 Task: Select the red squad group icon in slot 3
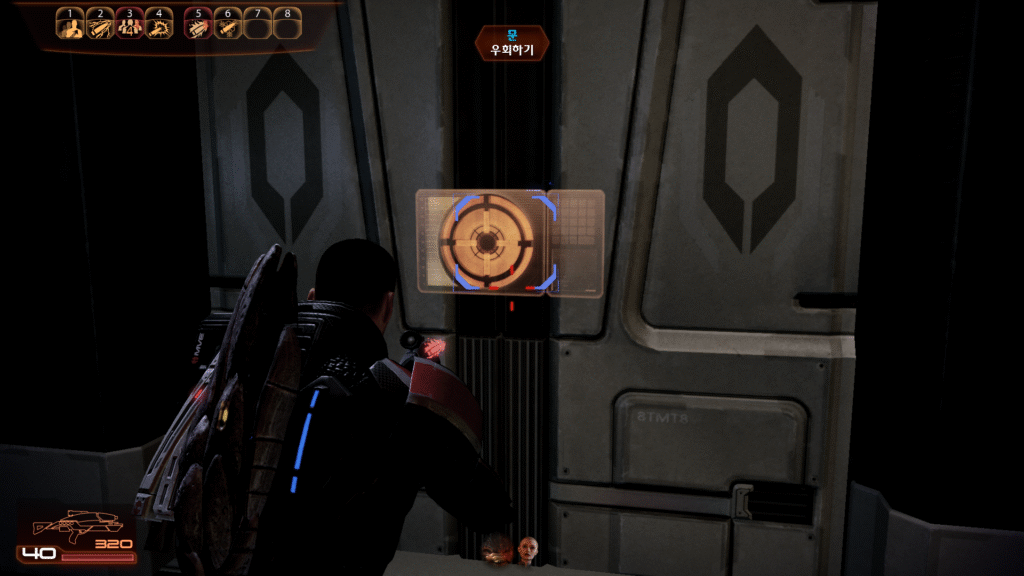pyautogui.click(x=129, y=26)
